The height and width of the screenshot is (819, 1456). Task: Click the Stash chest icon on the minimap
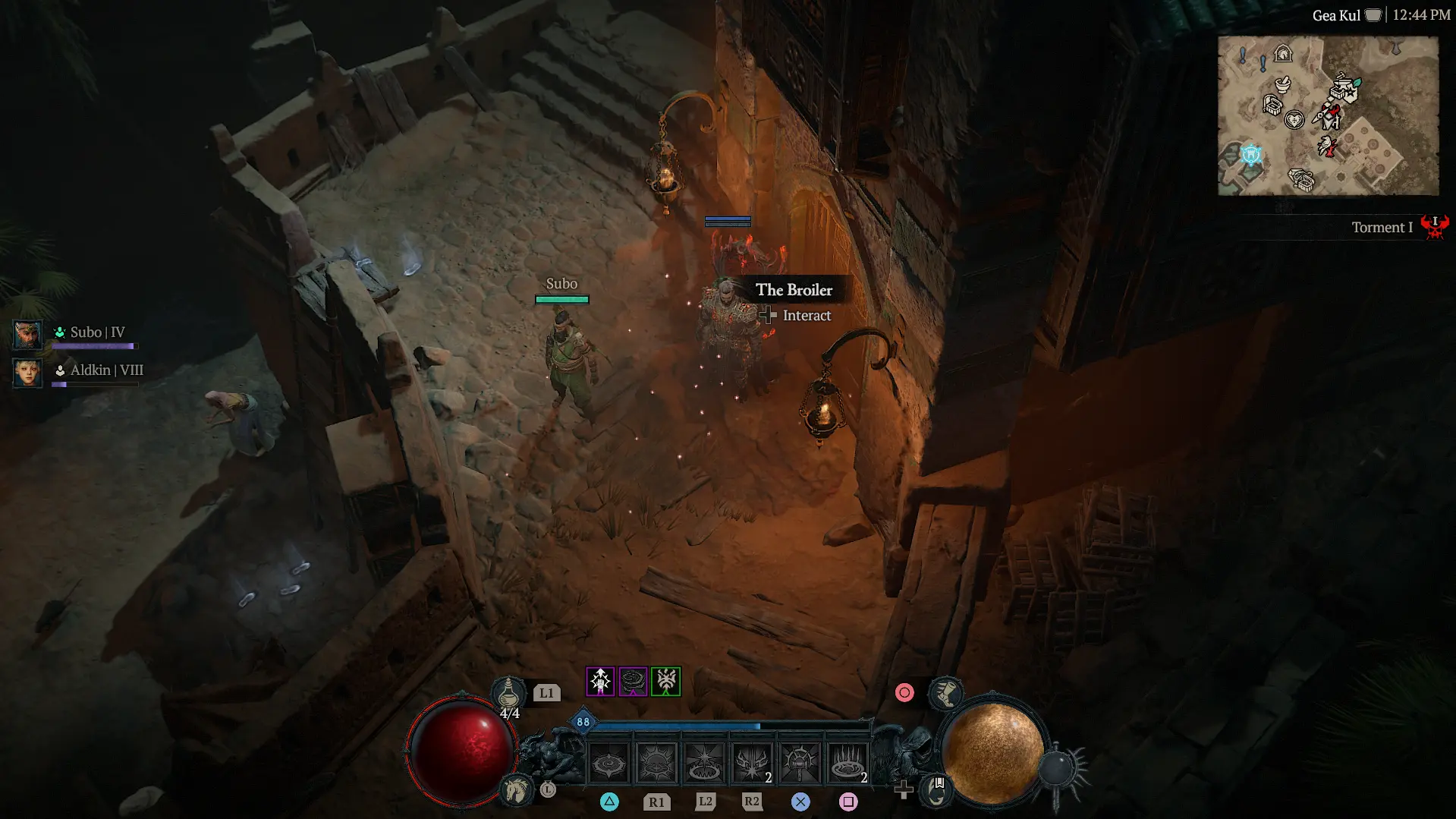(x=1273, y=105)
